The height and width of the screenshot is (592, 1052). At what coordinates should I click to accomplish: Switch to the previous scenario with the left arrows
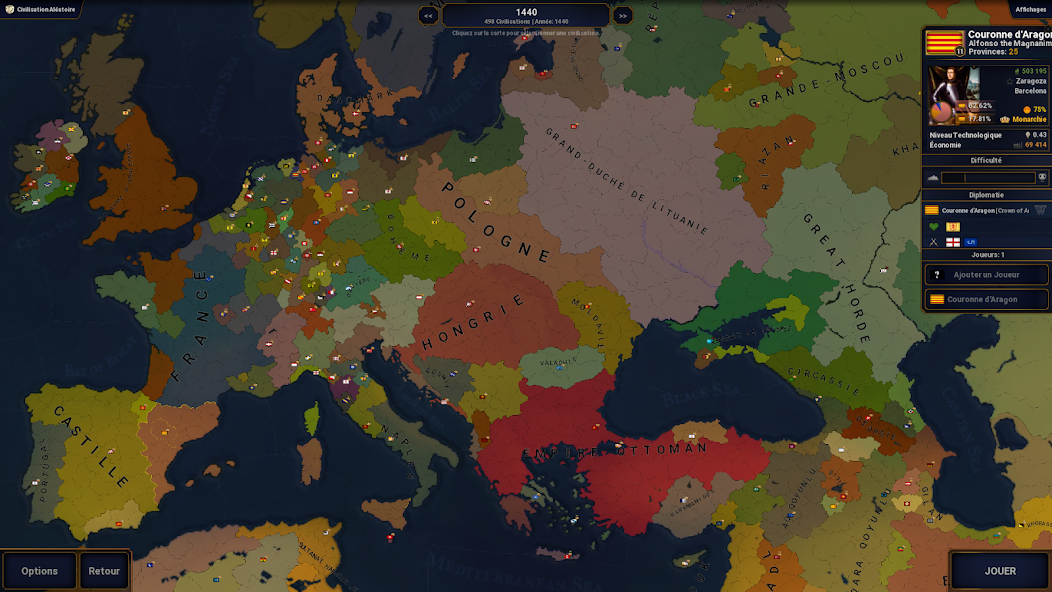coord(428,15)
